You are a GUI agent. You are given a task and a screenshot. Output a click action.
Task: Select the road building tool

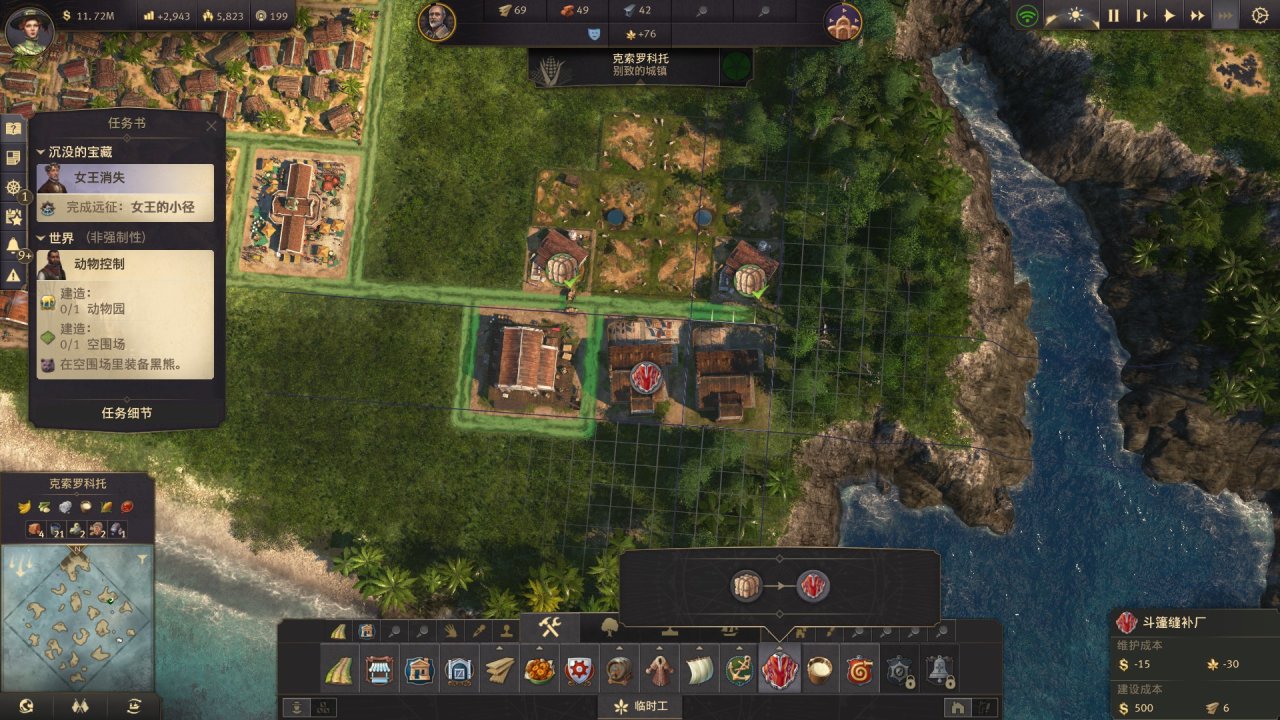tap(339, 670)
